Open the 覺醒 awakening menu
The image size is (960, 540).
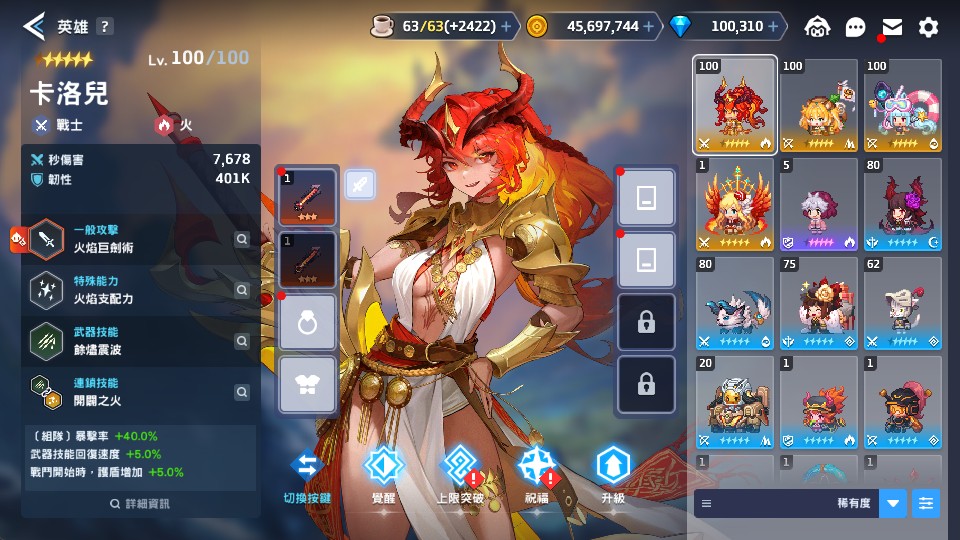[x=383, y=474]
